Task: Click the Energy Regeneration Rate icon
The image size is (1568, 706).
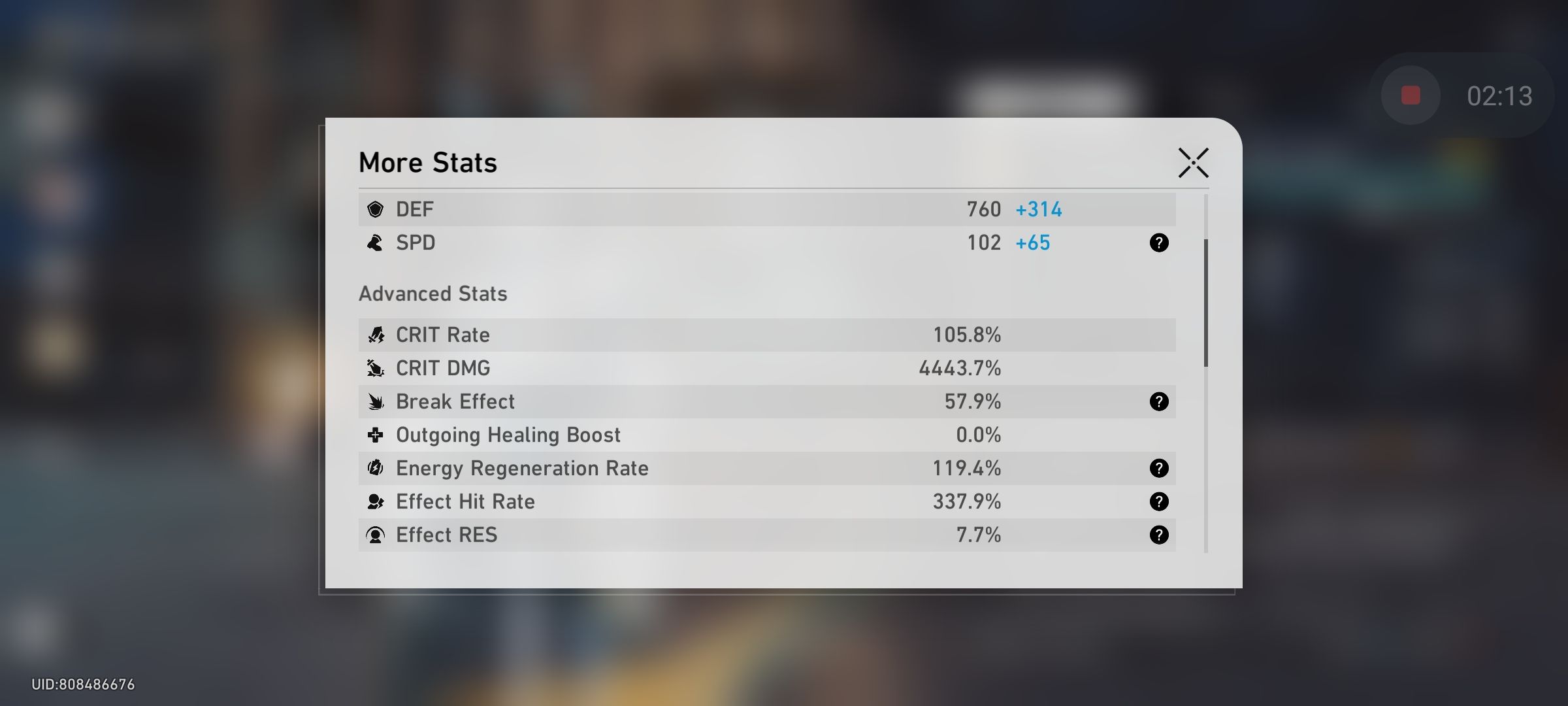Action: pos(376,468)
